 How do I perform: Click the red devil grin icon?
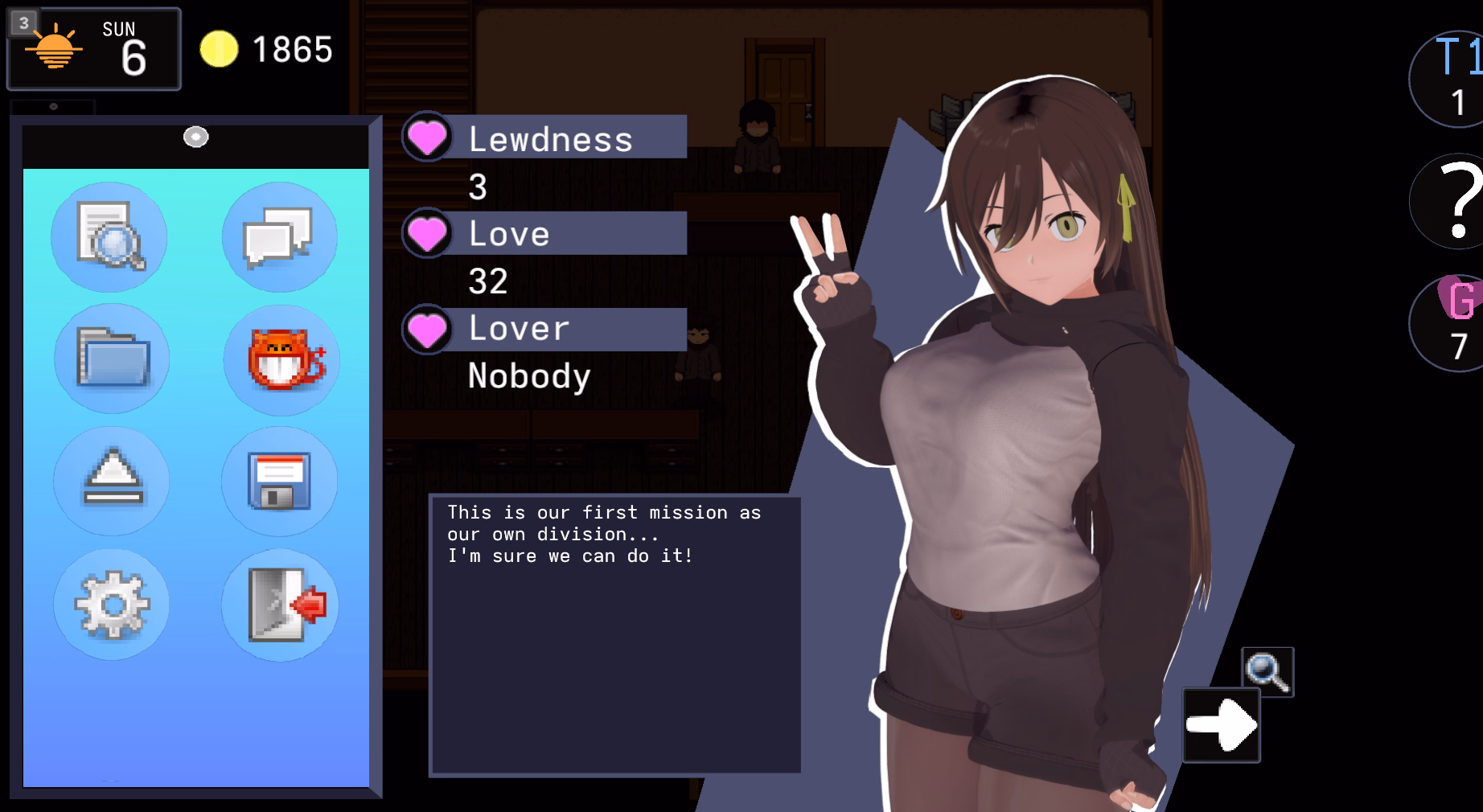tap(279, 361)
